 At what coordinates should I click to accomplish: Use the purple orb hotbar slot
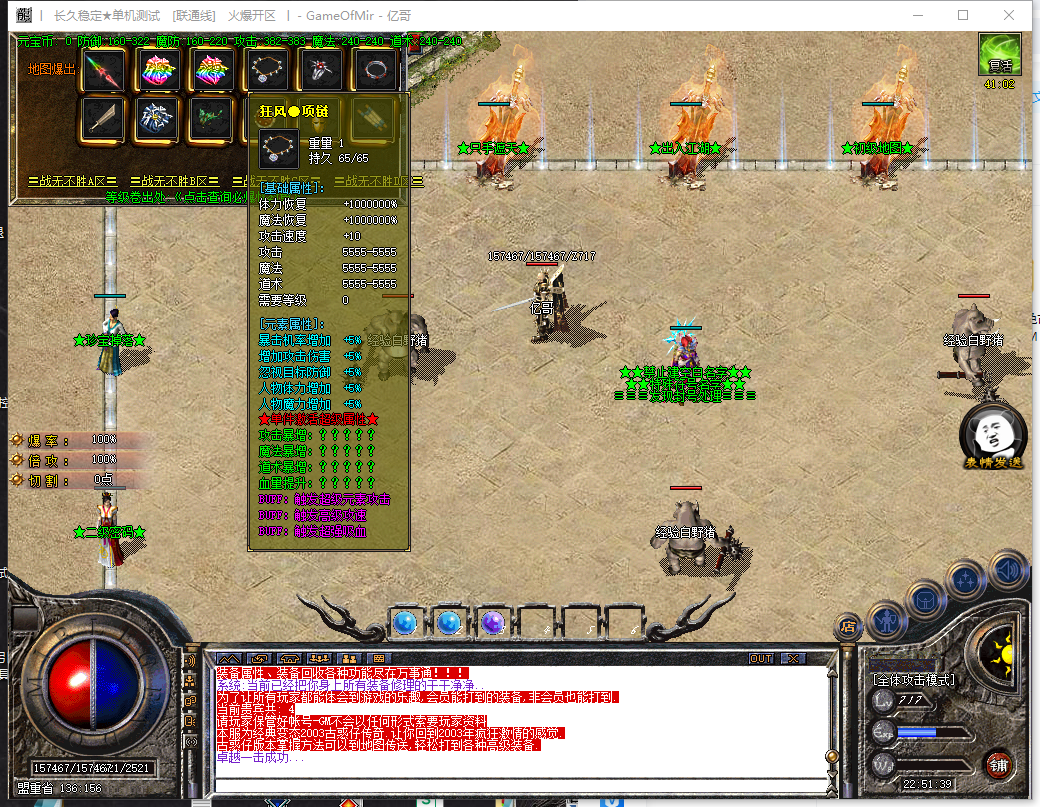pos(492,623)
